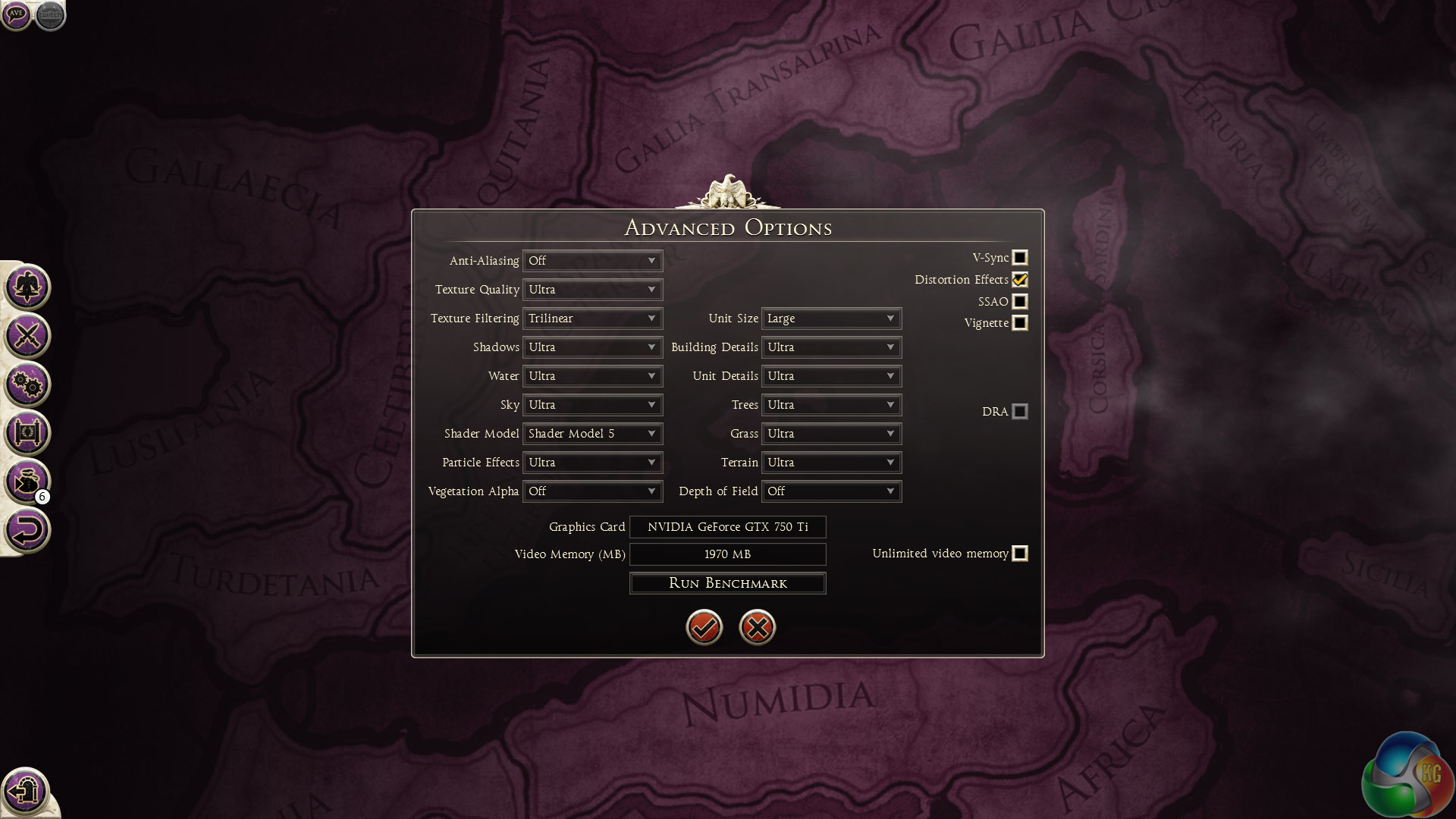Image resolution: width=1456 pixels, height=819 pixels.
Task: Check the Unlimited video memory box
Action: [1020, 554]
